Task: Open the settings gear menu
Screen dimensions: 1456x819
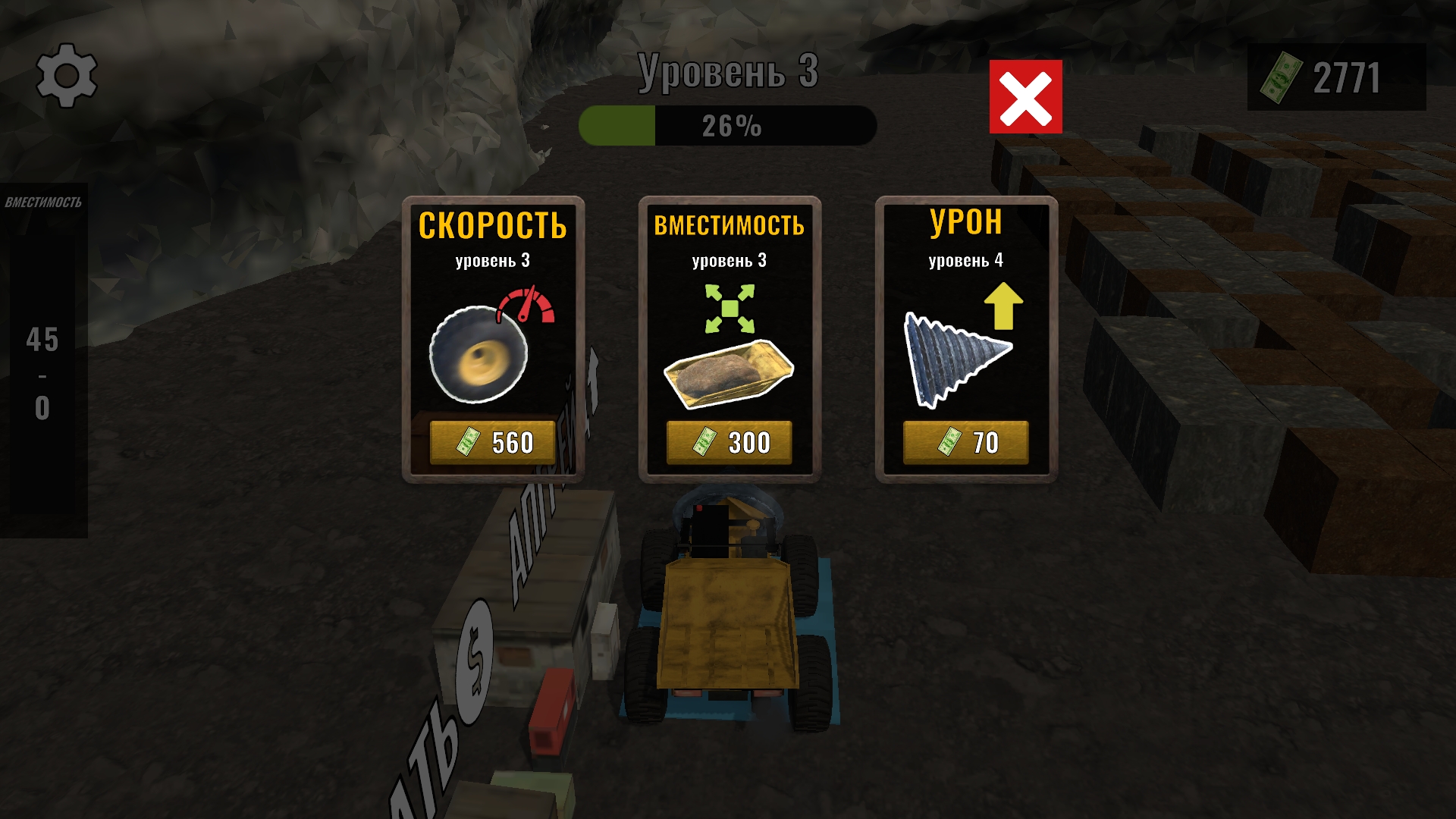Action: [67, 76]
